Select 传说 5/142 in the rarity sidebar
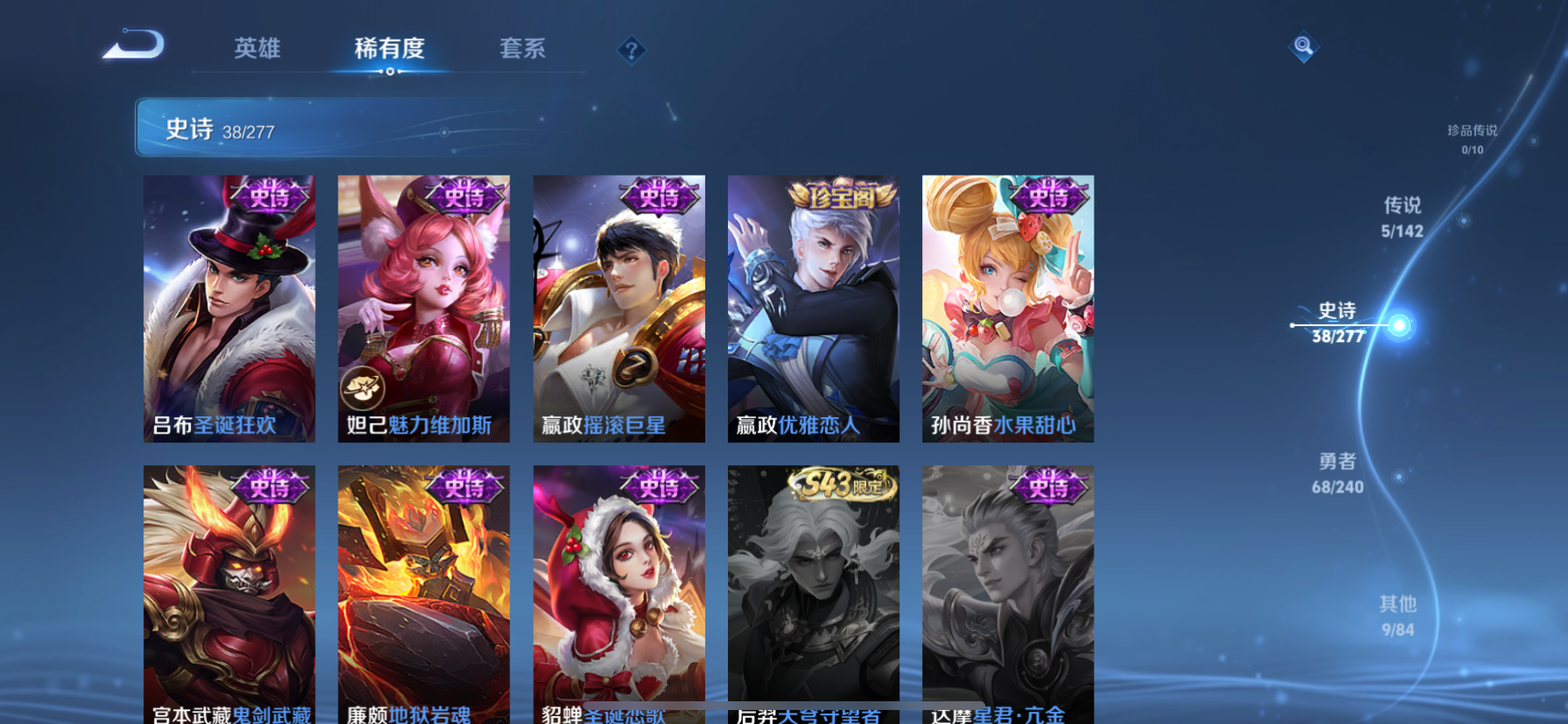 point(1401,217)
